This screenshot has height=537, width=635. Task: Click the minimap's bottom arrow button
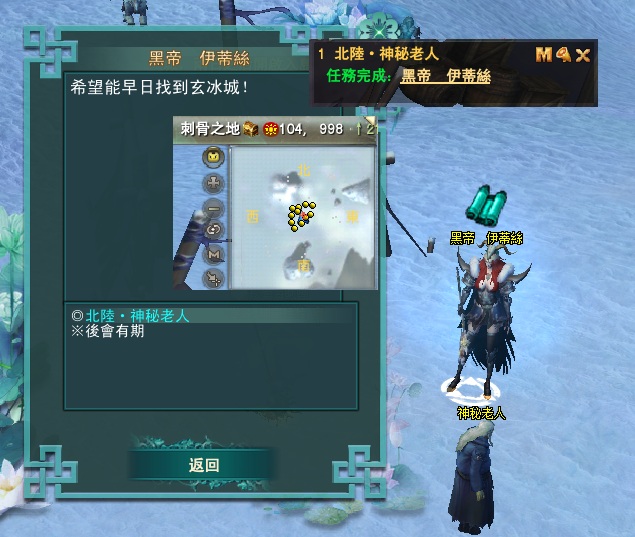(x=214, y=279)
